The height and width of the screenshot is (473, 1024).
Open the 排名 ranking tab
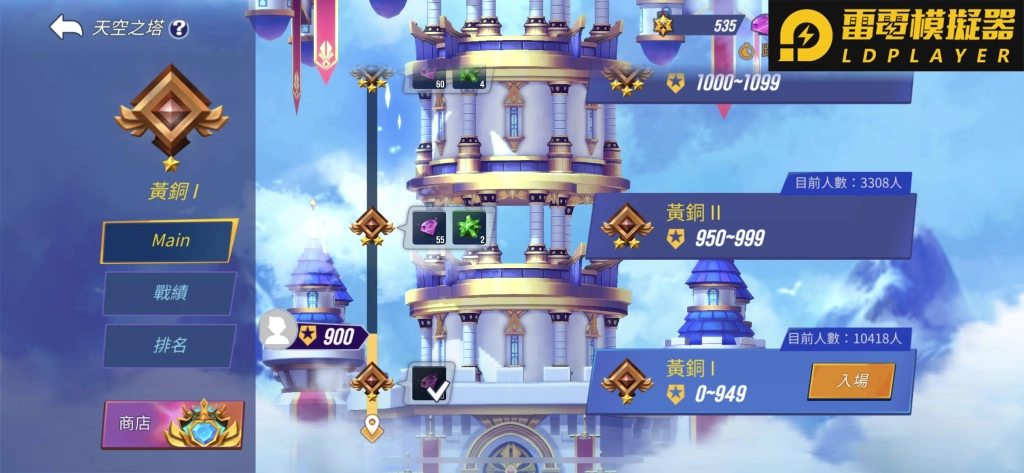click(x=170, y=345)
